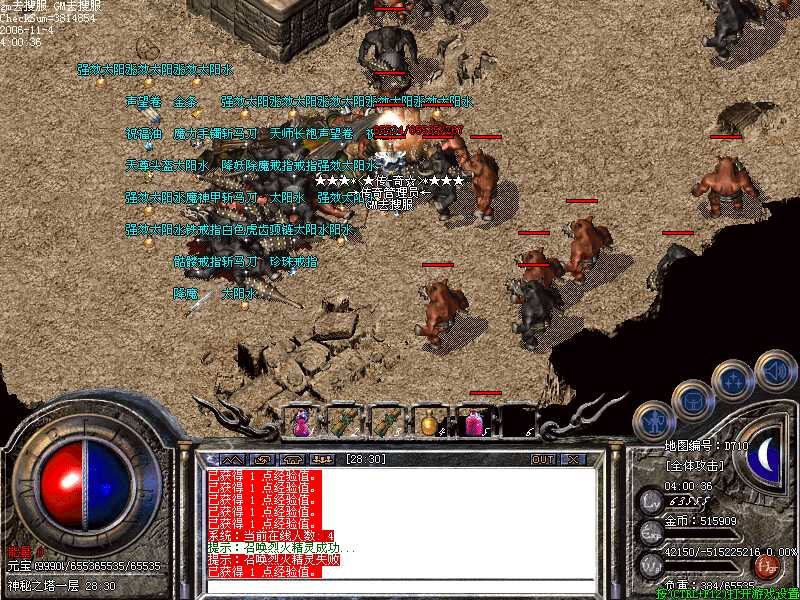Open the group button showing three figures
This screenshot has height=600, width=800.
click(323, 459)
